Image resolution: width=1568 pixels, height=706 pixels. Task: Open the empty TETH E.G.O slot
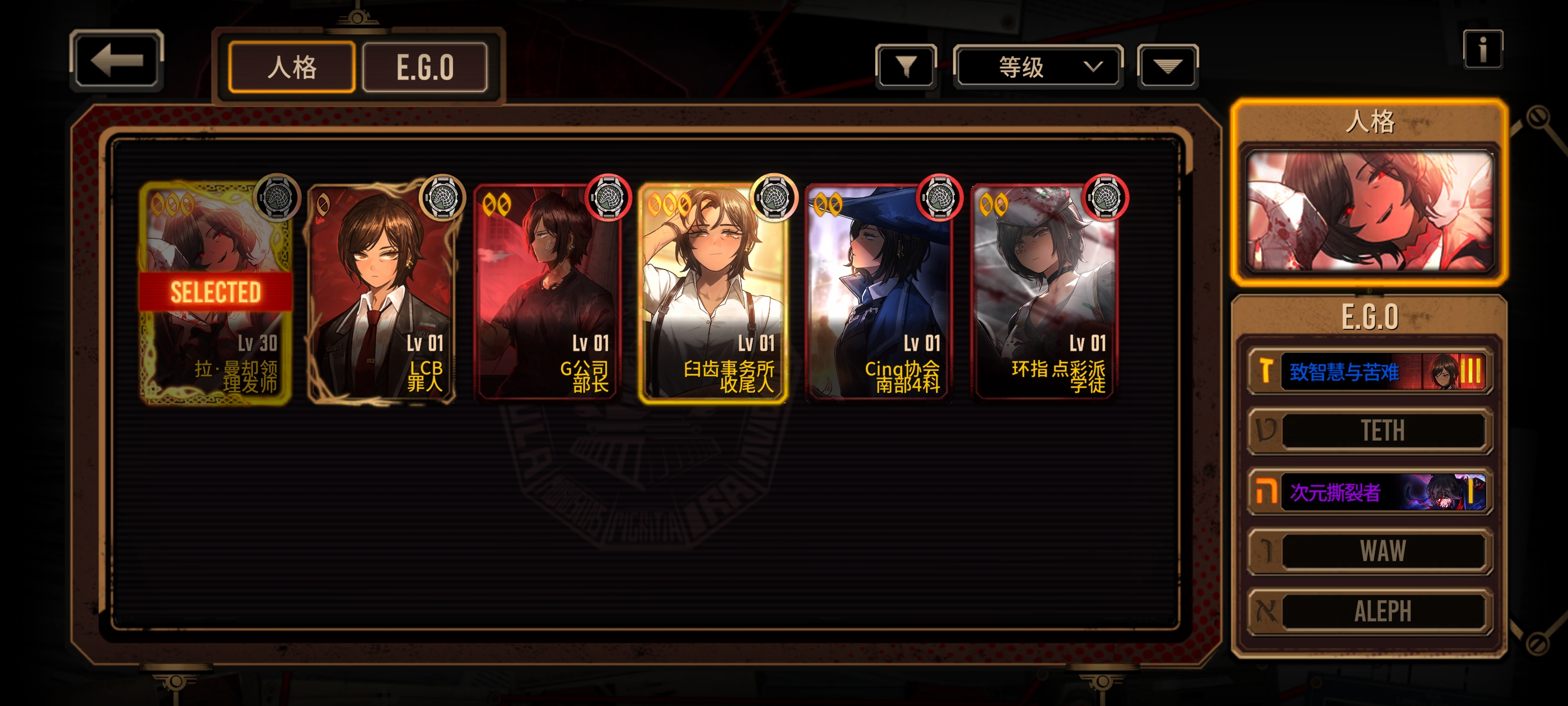(1369, 431)
